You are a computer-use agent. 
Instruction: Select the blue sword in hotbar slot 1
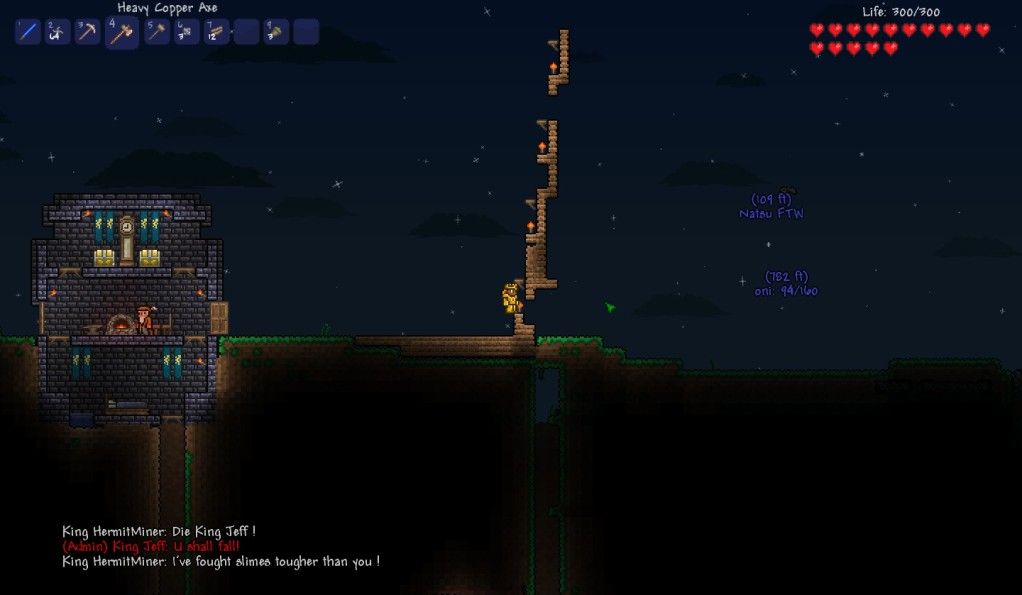28,32
